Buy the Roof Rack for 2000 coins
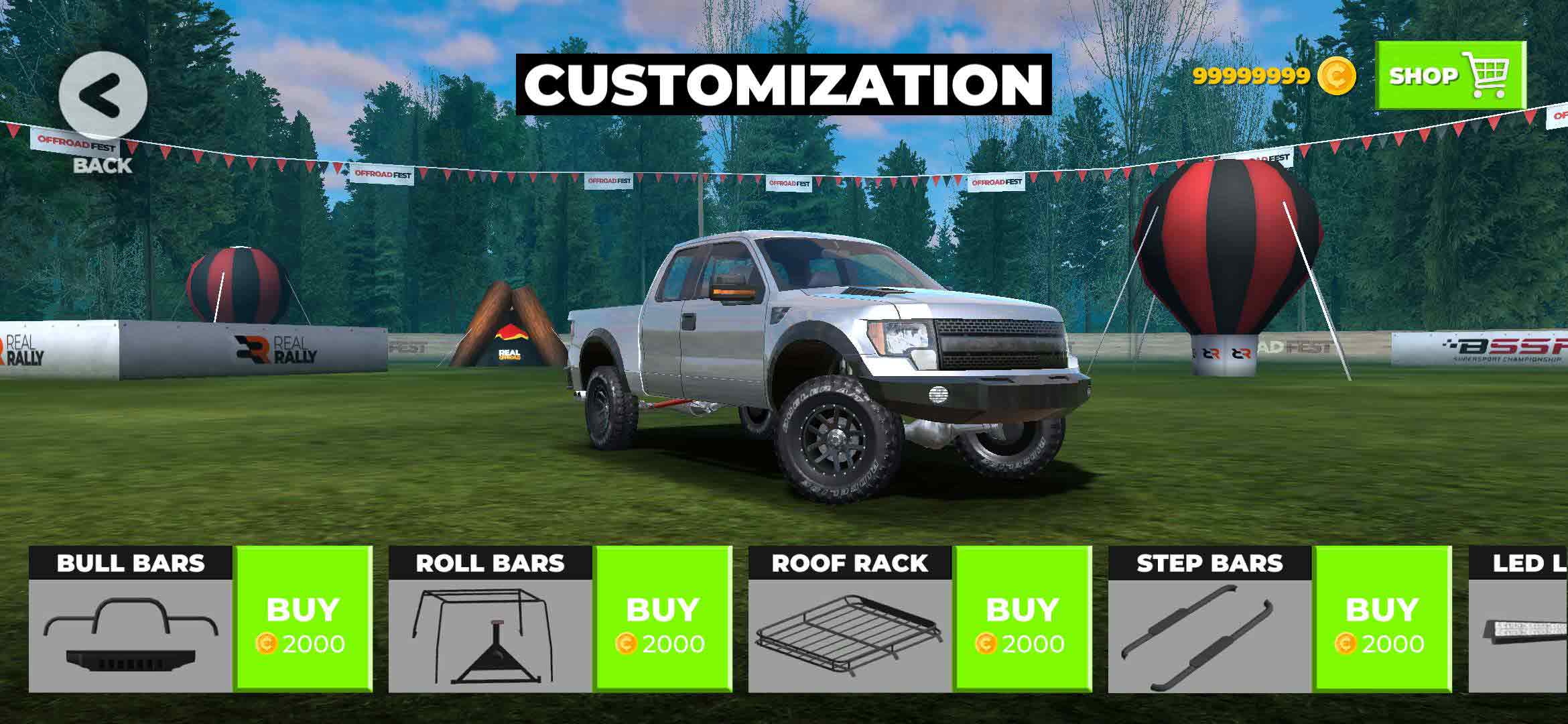The width and height of the screenshot is (1568, 724). pos(1022,619)
